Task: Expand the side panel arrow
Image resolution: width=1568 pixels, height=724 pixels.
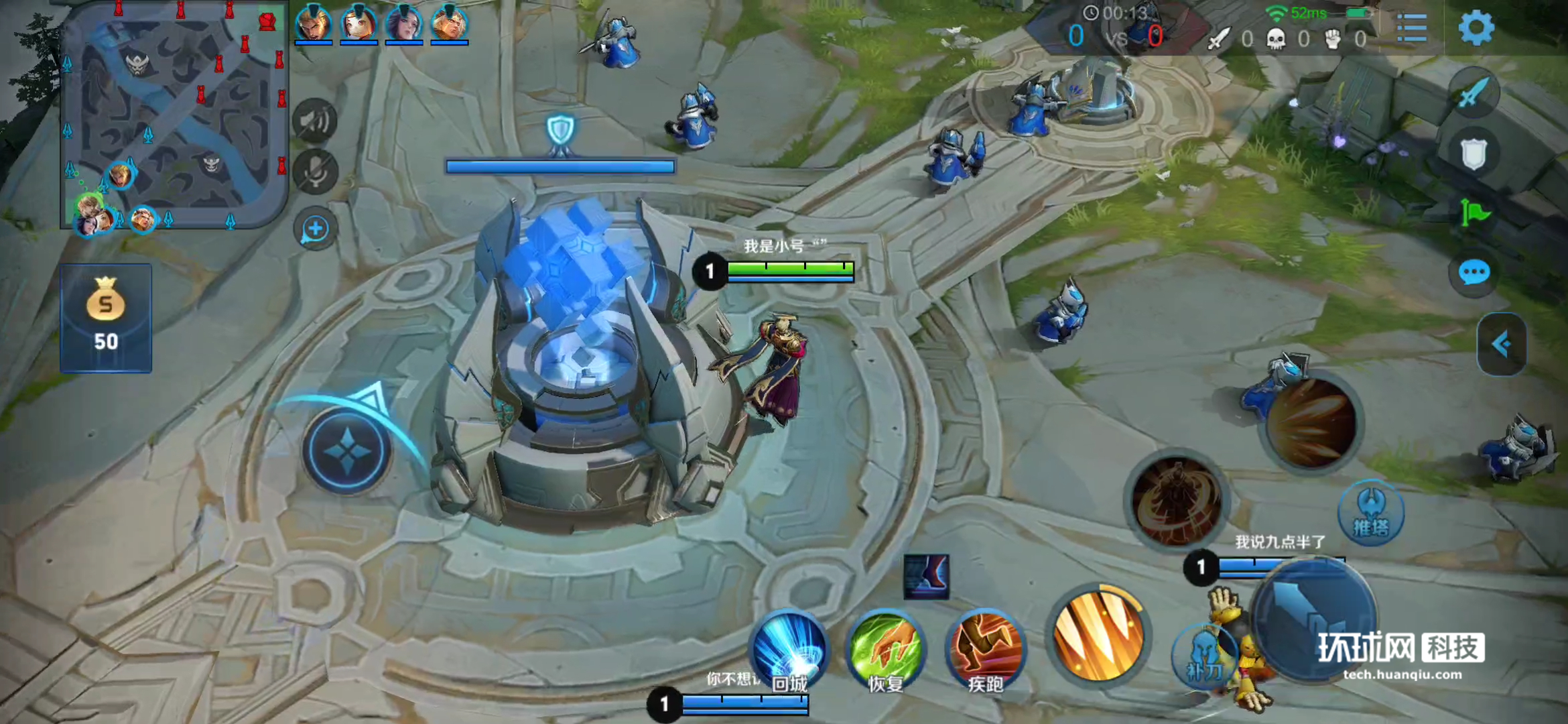Action: click(1502, 345)
